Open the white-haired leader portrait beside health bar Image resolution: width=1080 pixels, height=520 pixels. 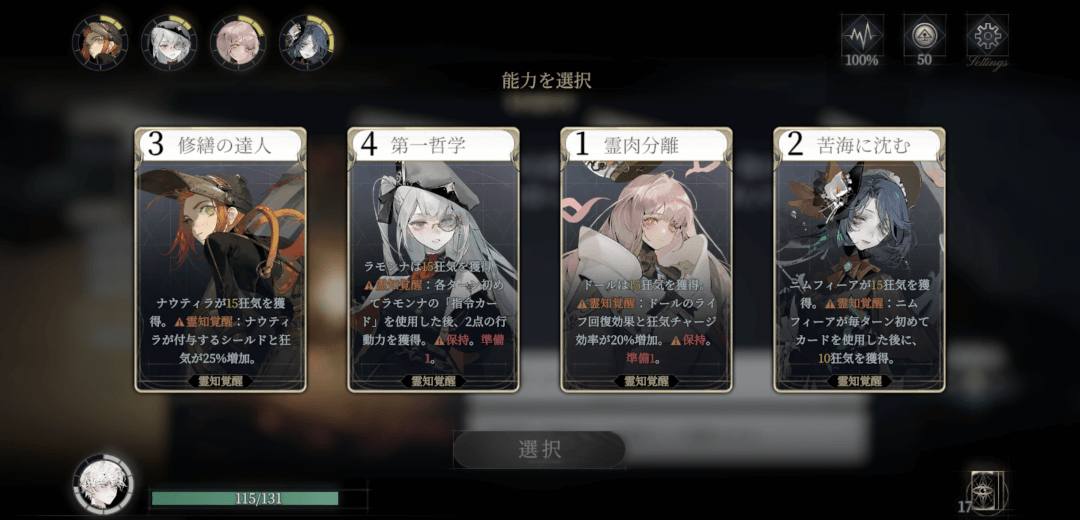102,485
